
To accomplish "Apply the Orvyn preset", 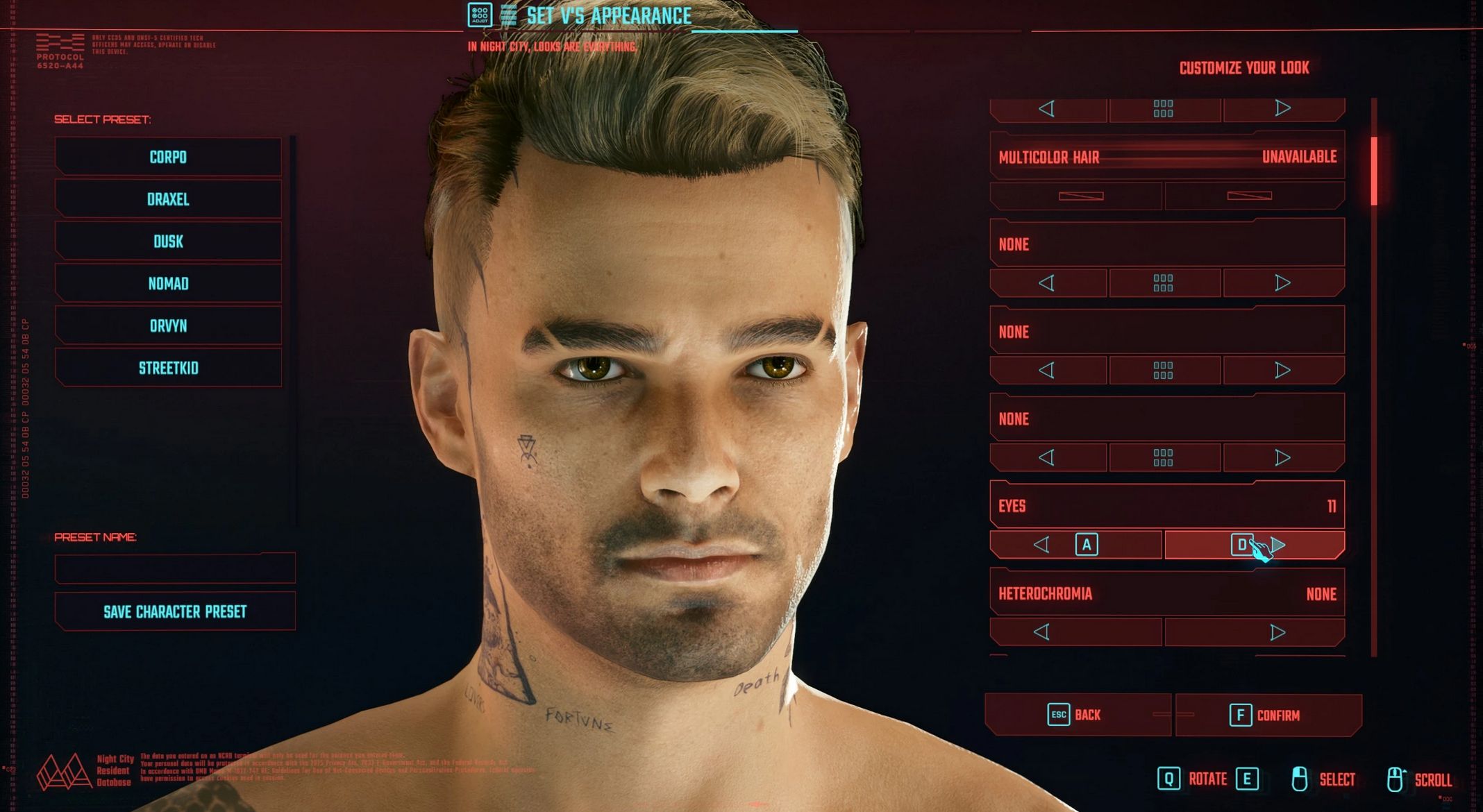I will 168,326.
